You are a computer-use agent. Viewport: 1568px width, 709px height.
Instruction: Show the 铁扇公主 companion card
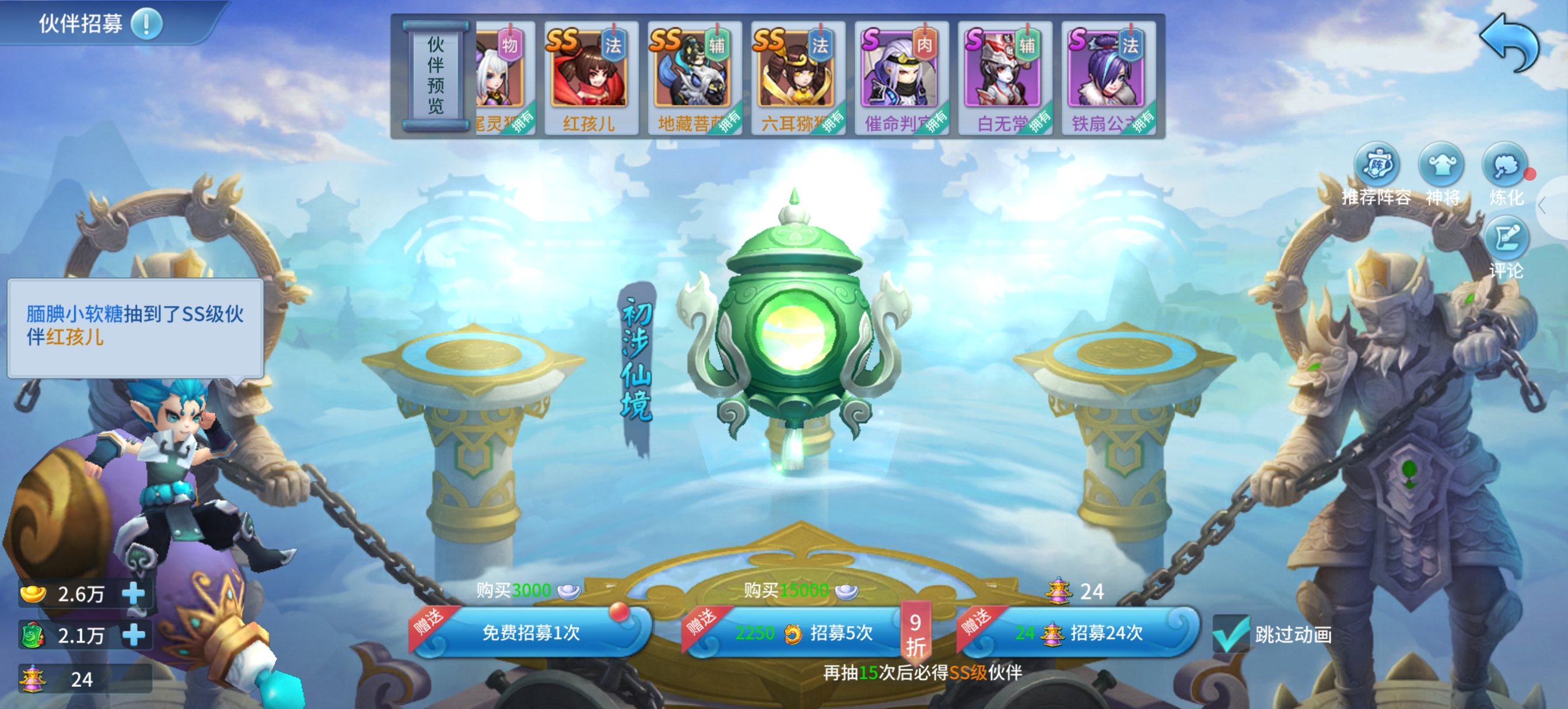(1107, 77)
